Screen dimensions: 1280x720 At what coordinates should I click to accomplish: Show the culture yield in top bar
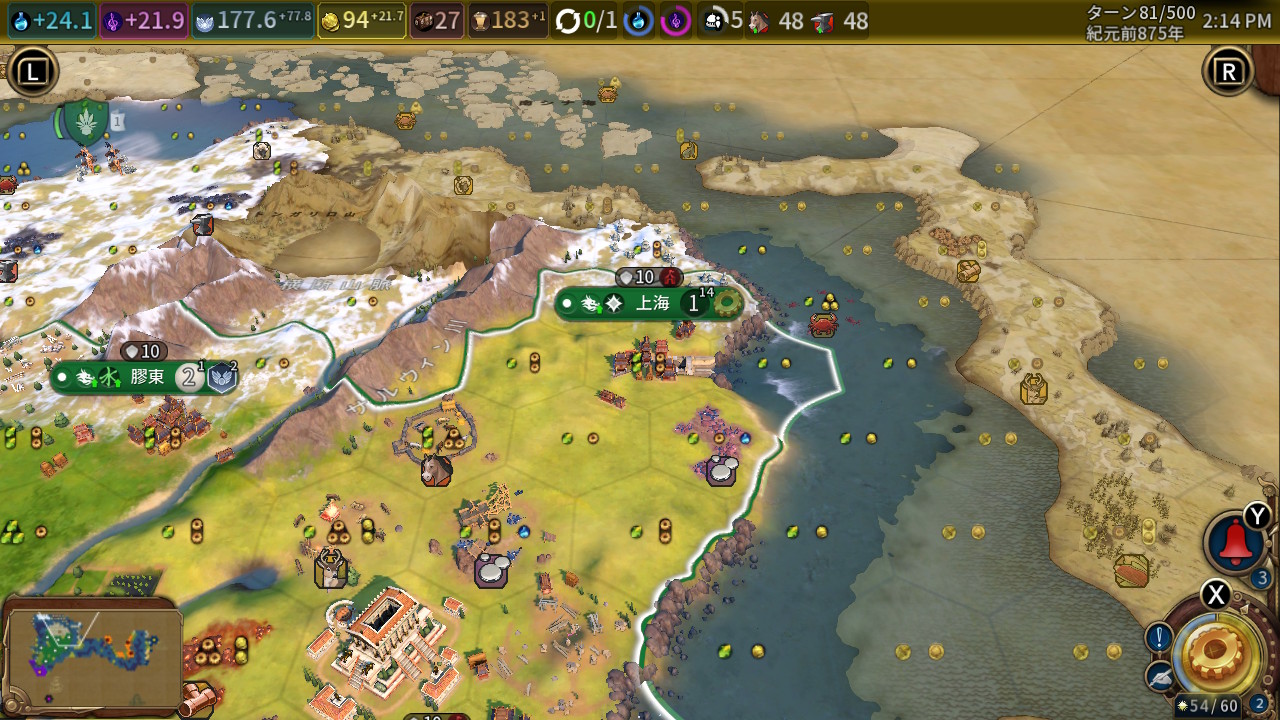(143, 21)
